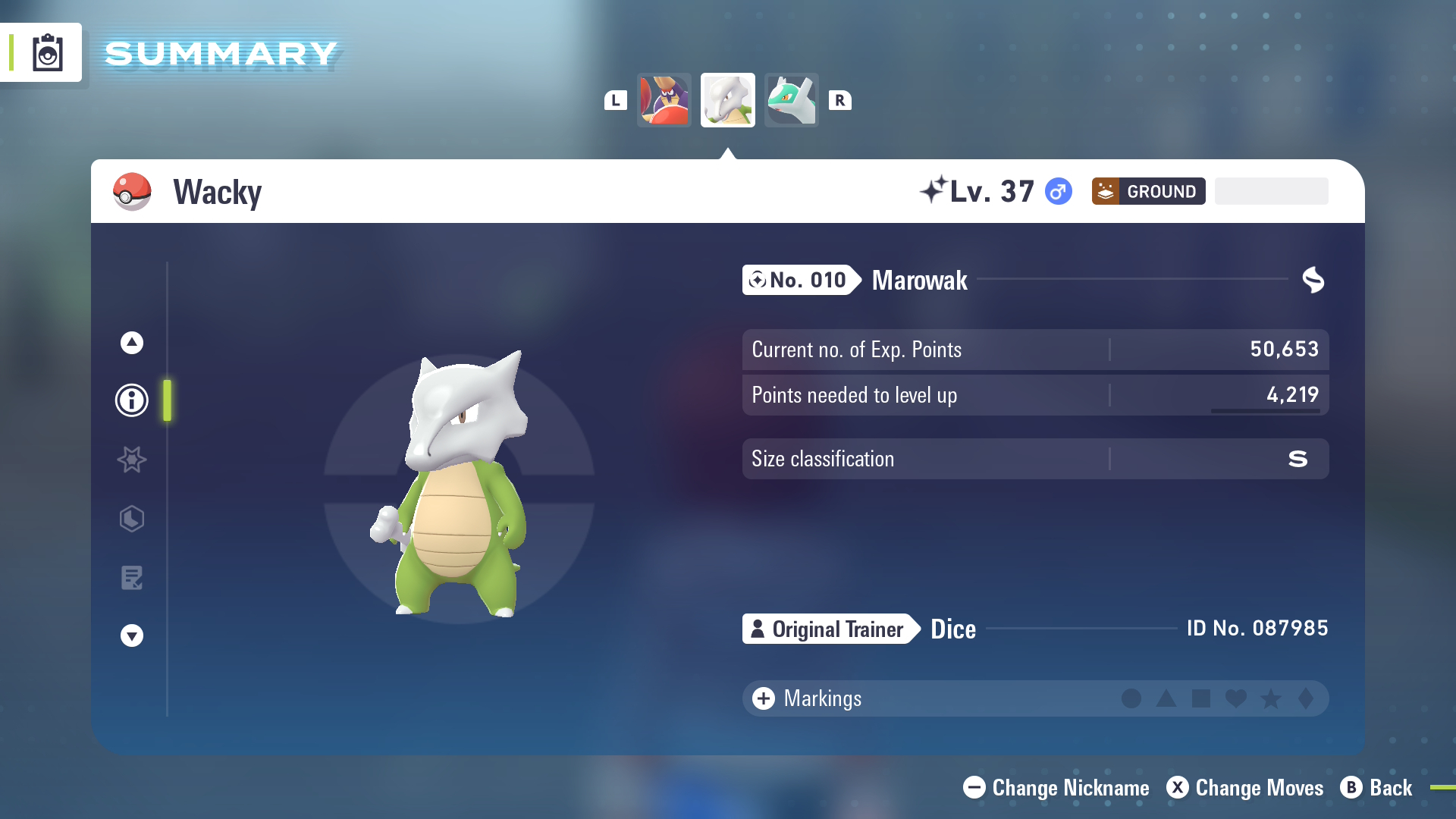Show the notes memo tab
The image size is (1456, 819).
[132, 578]
